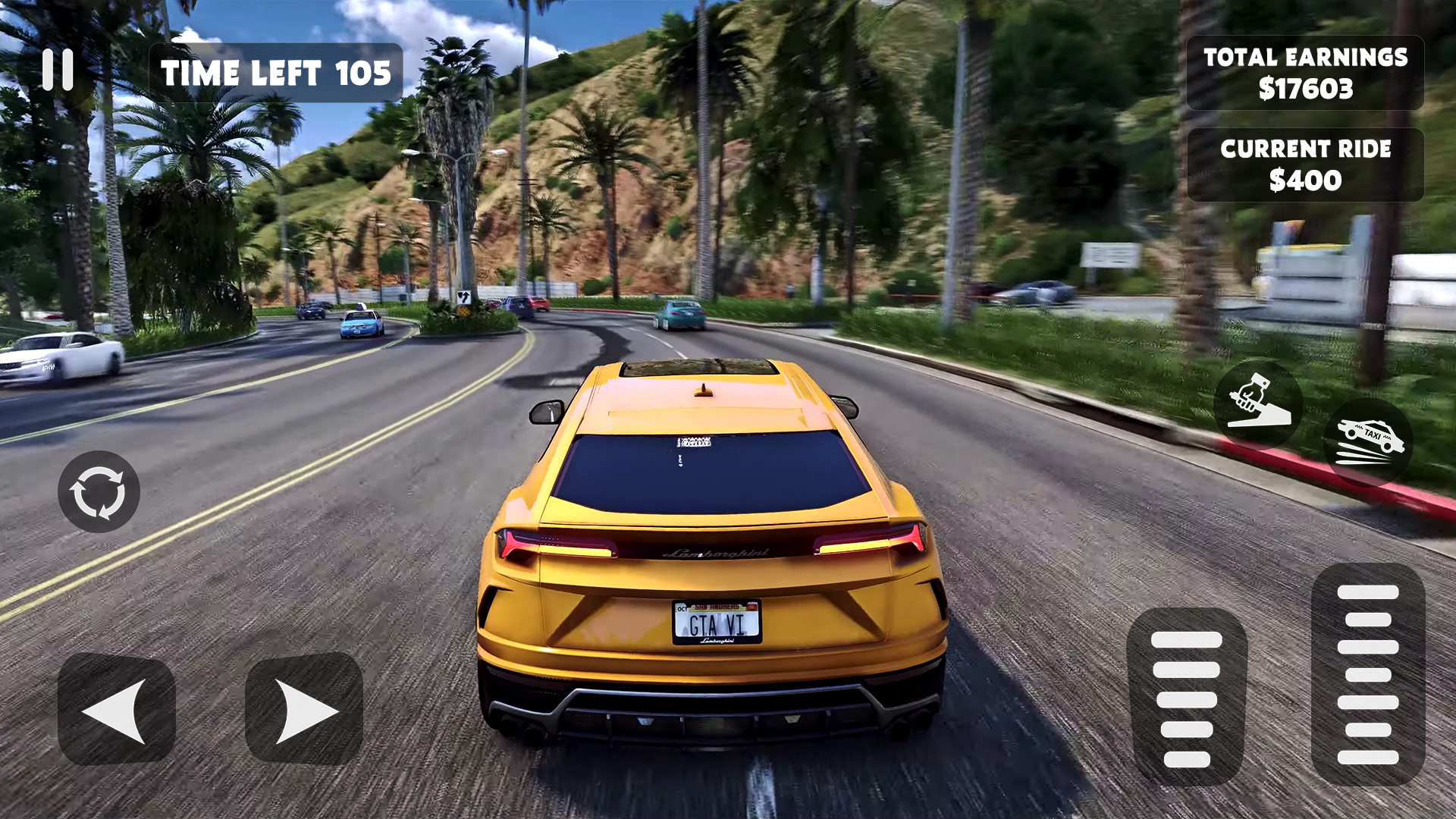This screenshot has width=1456, height=819.
Task: Toggle the camera perspective control
Action: click(99, 493)
